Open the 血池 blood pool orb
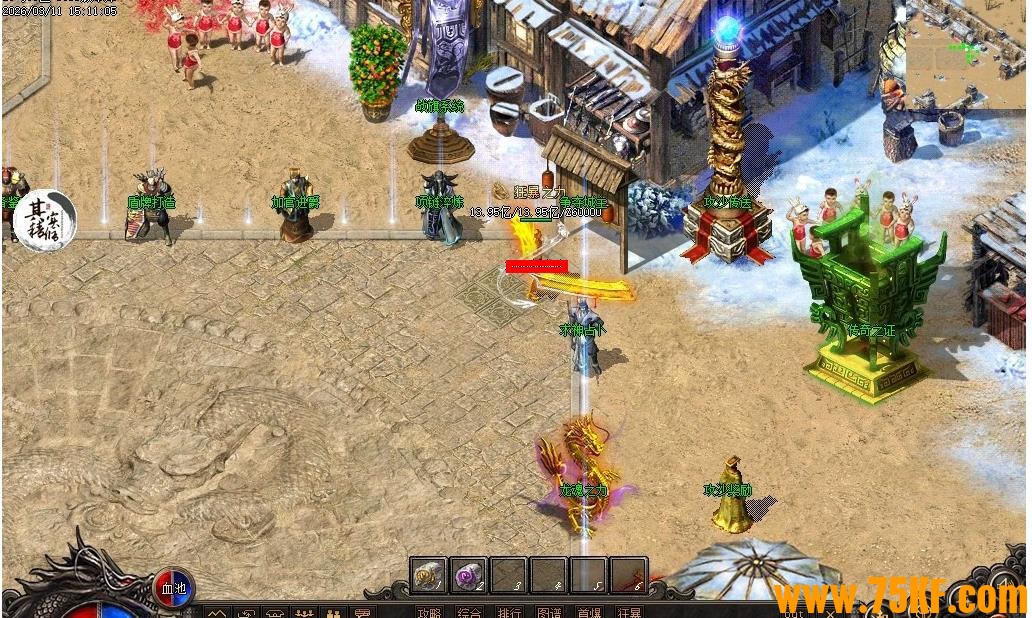This screenshot has width=1032, height=618. pos(174,587)
